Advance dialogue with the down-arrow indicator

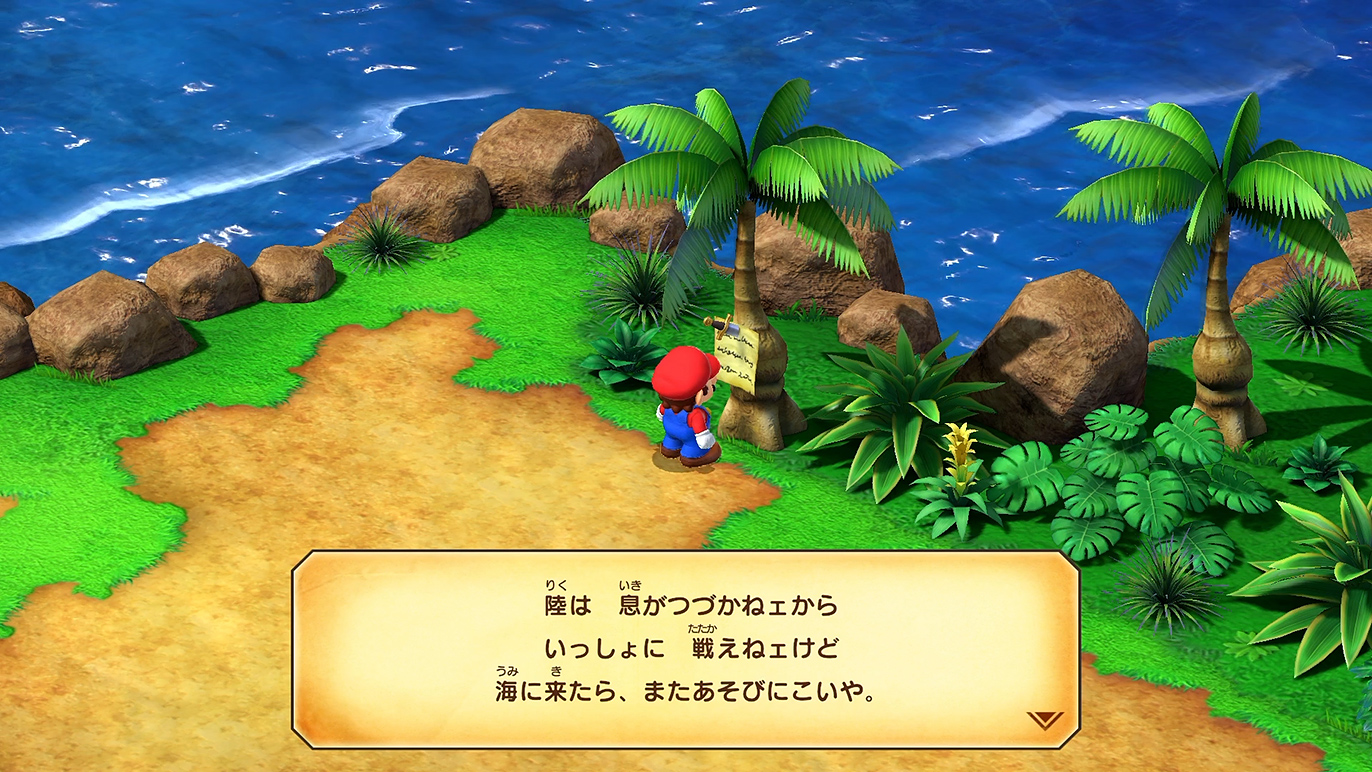[x=1044, y=719]
